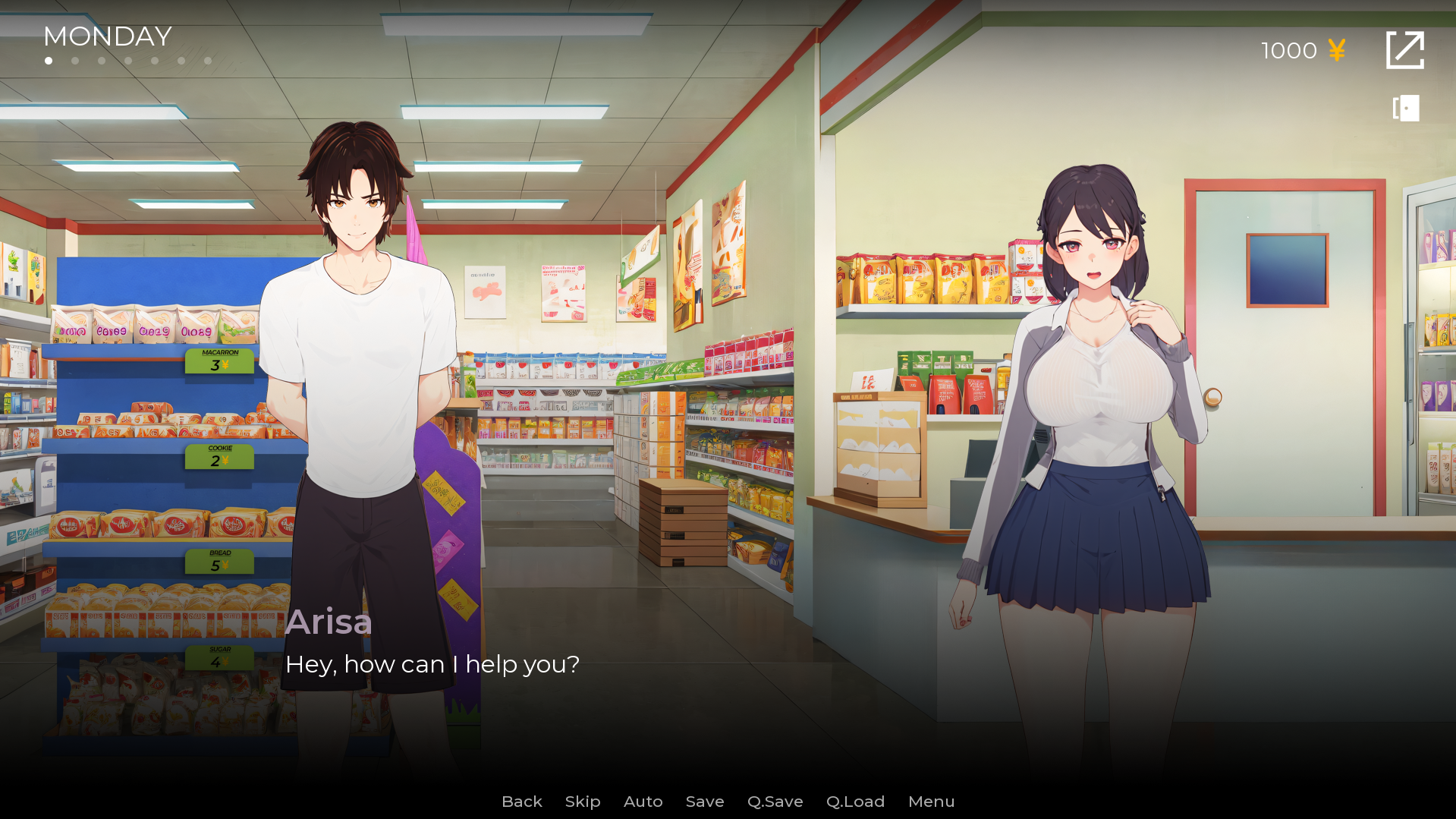Turn on Auto dialogue advance
Screen dimensions: 1456x819
pos(643,802)
